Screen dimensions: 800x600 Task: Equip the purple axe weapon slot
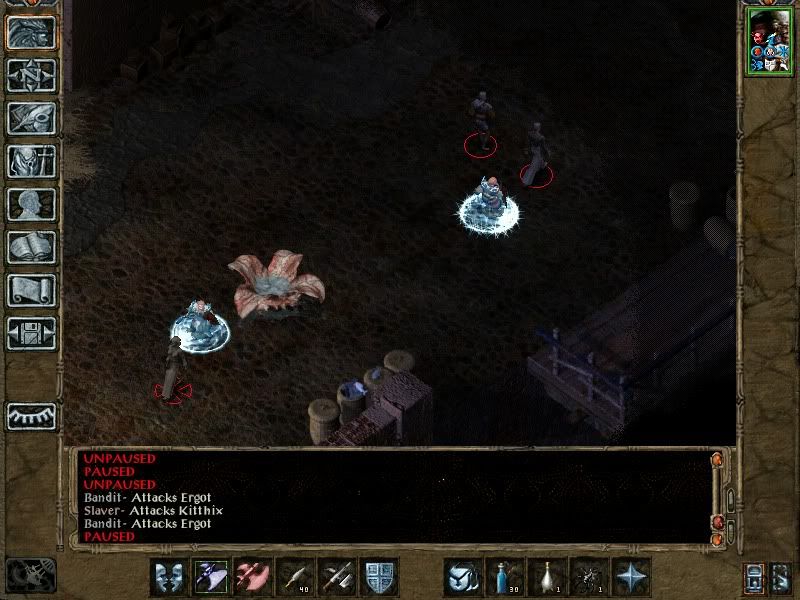click(x=212, y=577)
